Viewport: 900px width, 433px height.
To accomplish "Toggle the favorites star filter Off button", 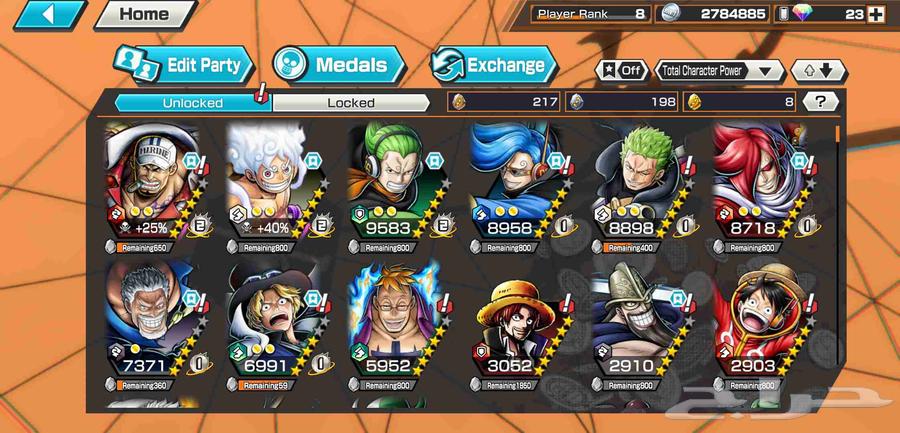I will click(620, 70).
